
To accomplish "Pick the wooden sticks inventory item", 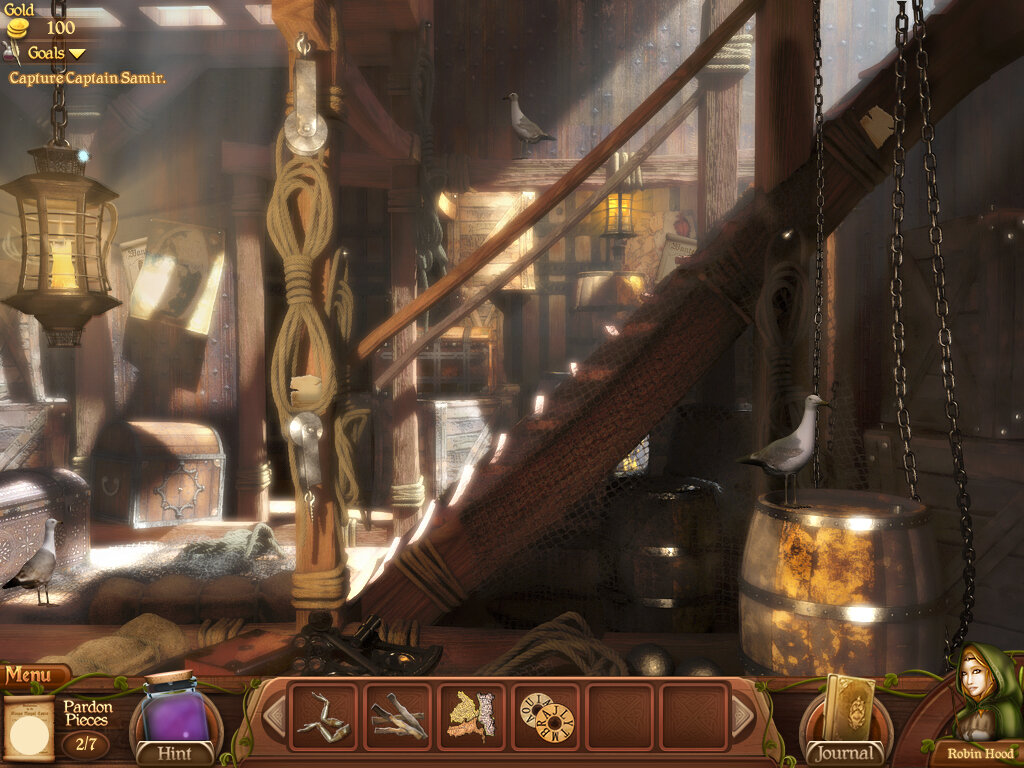I will click(x=397, y=716).
